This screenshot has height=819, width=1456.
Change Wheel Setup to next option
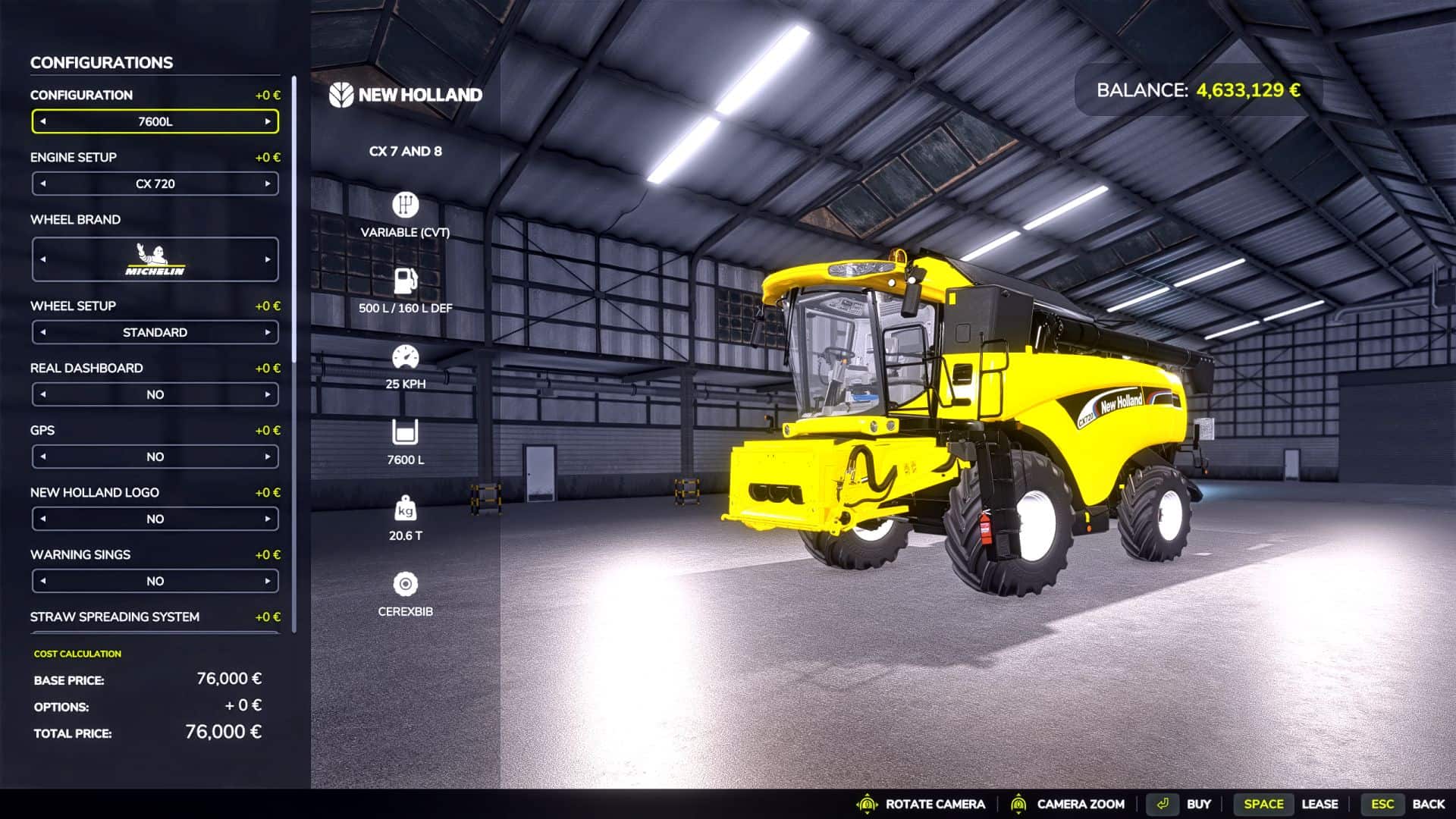pyautogui.click(x=268, y=332)
